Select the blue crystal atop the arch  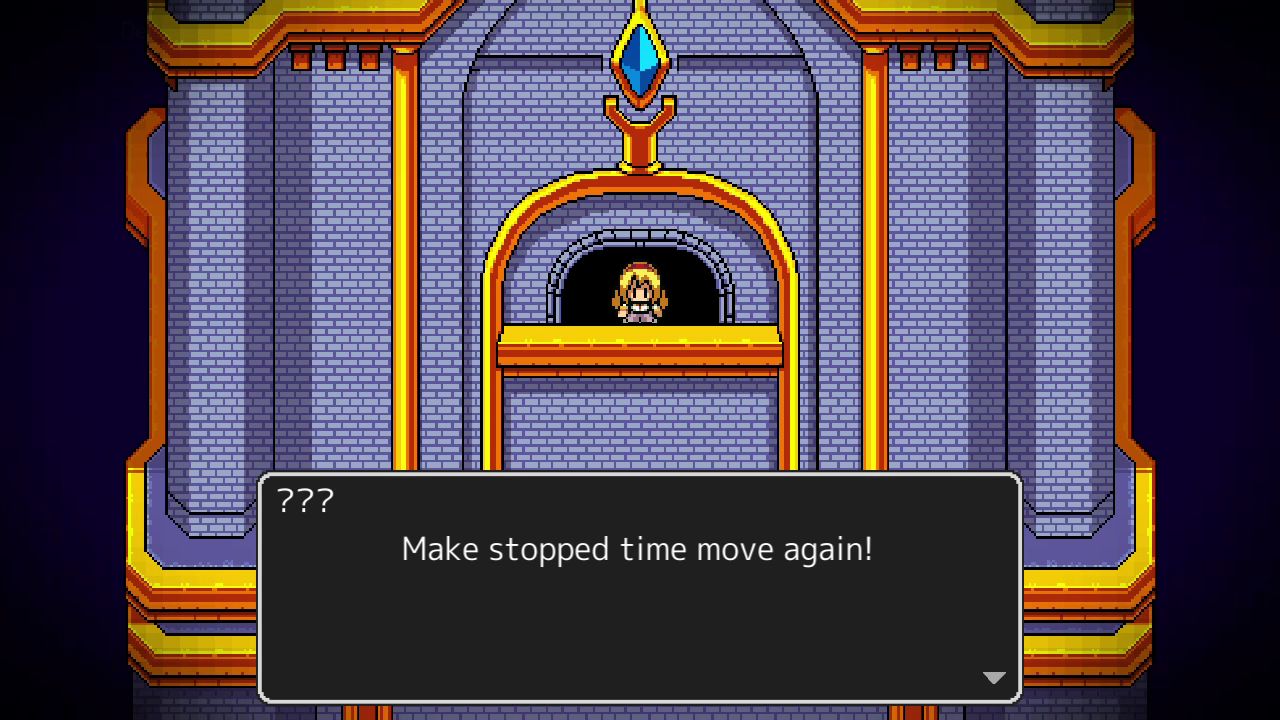click(x=640, y=55)
